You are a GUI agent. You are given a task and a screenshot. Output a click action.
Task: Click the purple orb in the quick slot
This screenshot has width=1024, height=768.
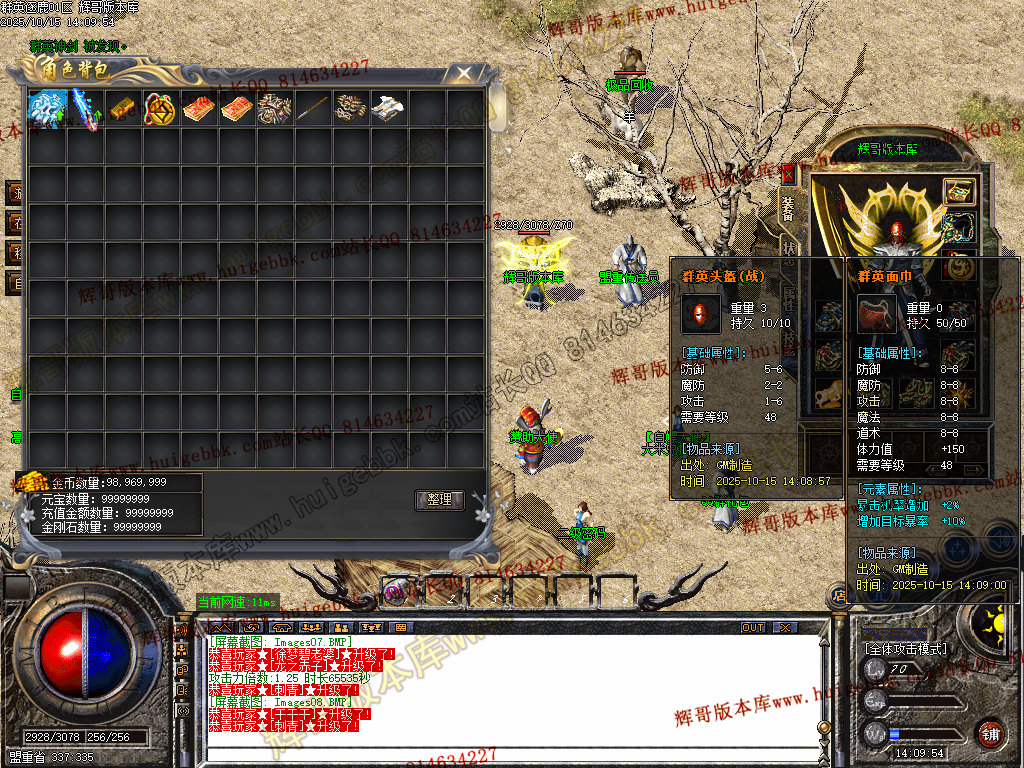point(396,592)
